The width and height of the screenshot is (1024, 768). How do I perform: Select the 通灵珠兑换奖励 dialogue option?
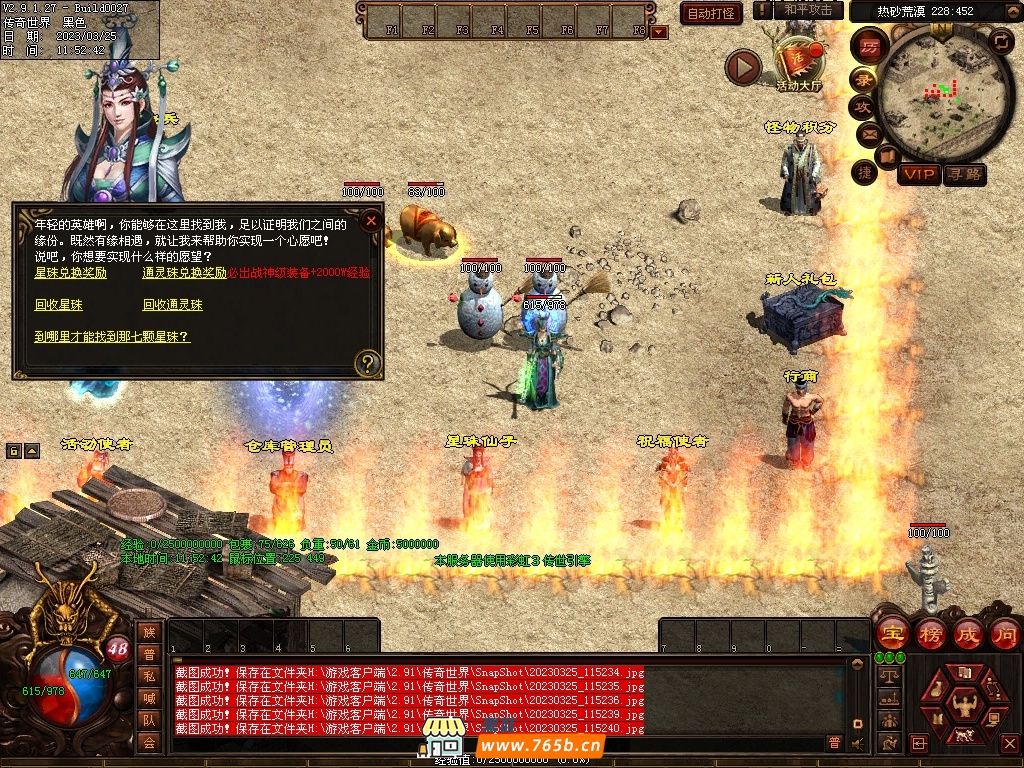click(x=184, y=273)
